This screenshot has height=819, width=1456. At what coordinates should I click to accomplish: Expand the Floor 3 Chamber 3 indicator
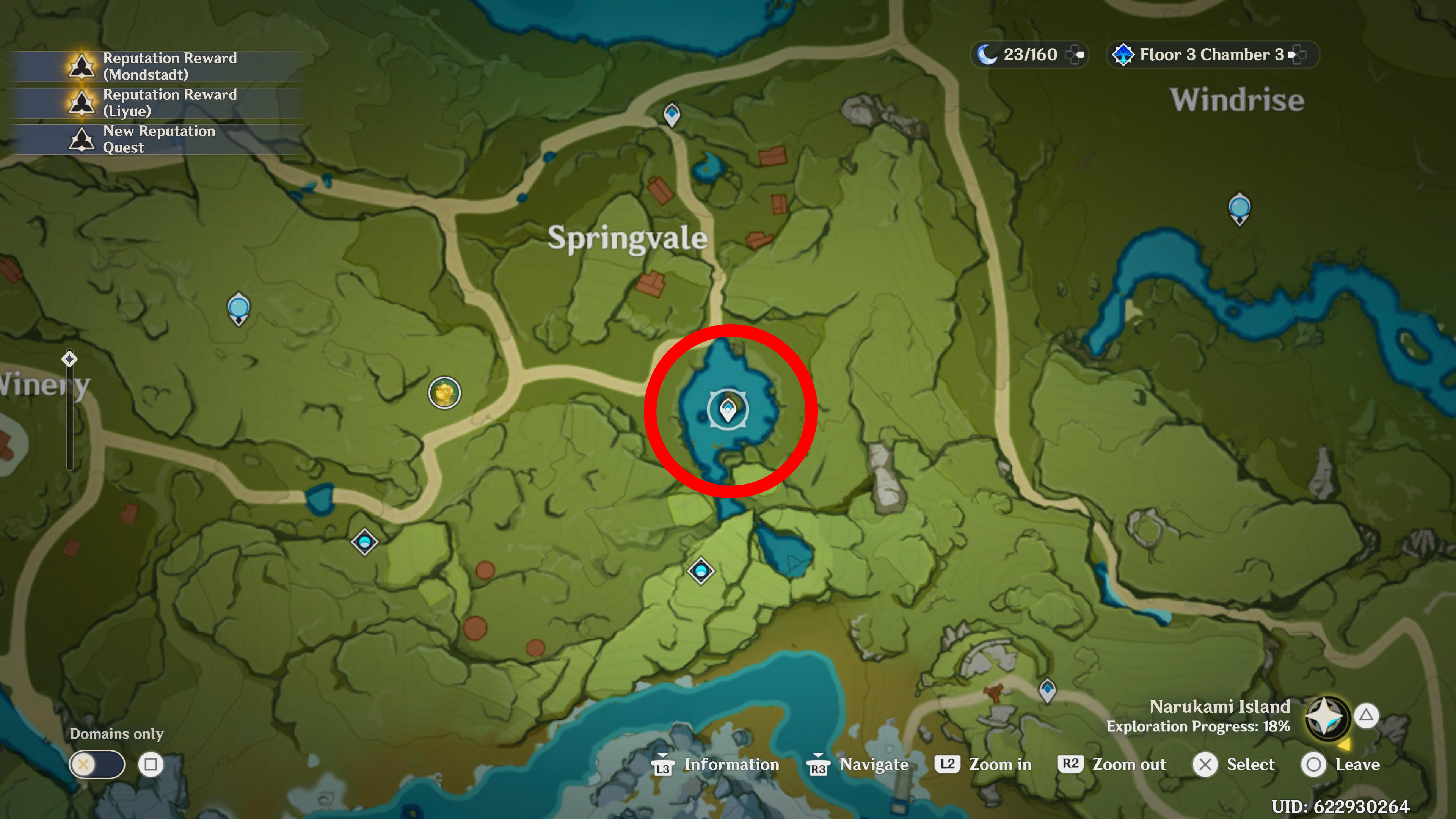pyautogui.click(x=1298, y=54)
